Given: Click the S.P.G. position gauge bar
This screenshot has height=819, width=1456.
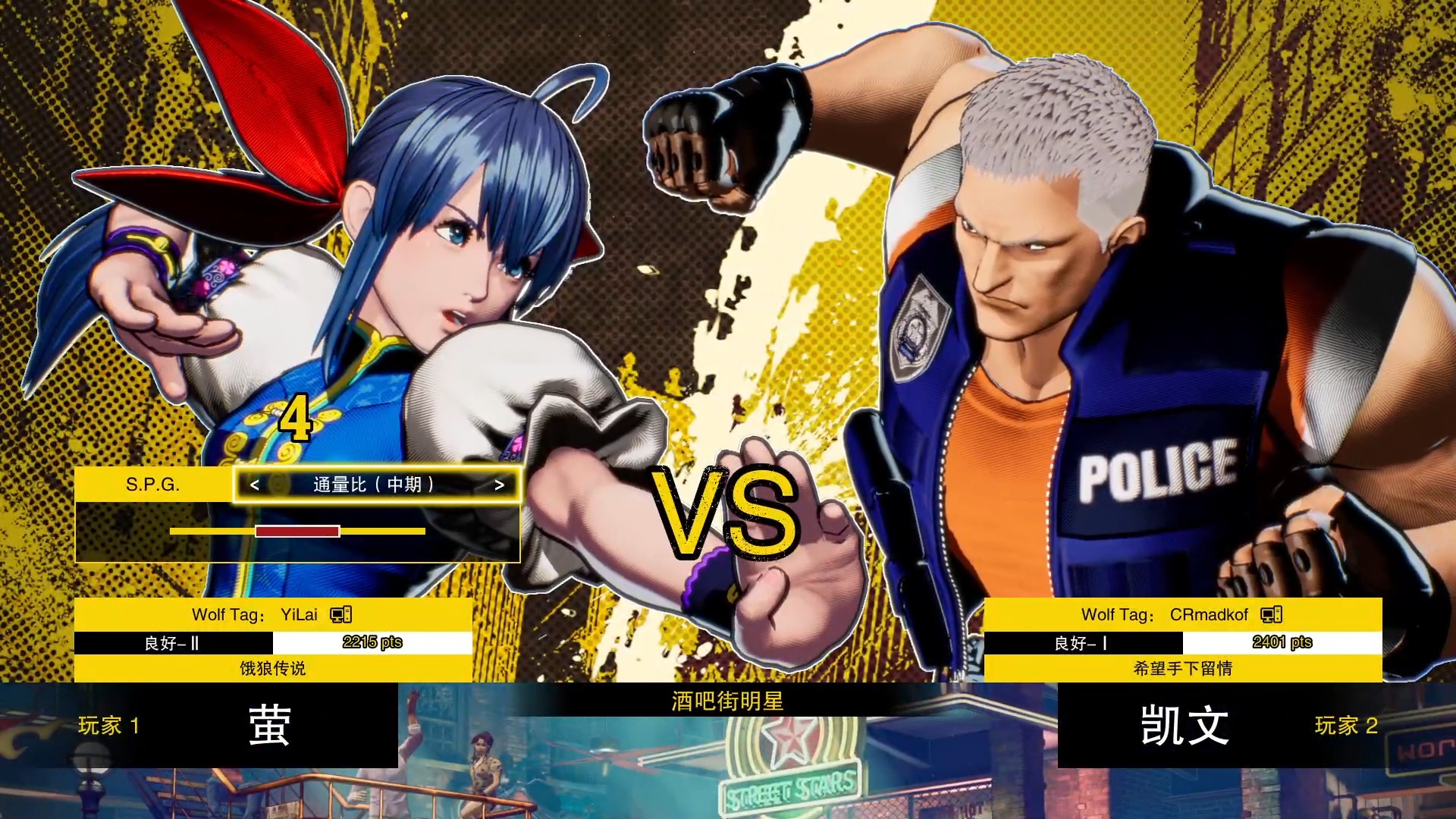Looking at the screenshot, I should pyautogui.click(x=297, y=531).
